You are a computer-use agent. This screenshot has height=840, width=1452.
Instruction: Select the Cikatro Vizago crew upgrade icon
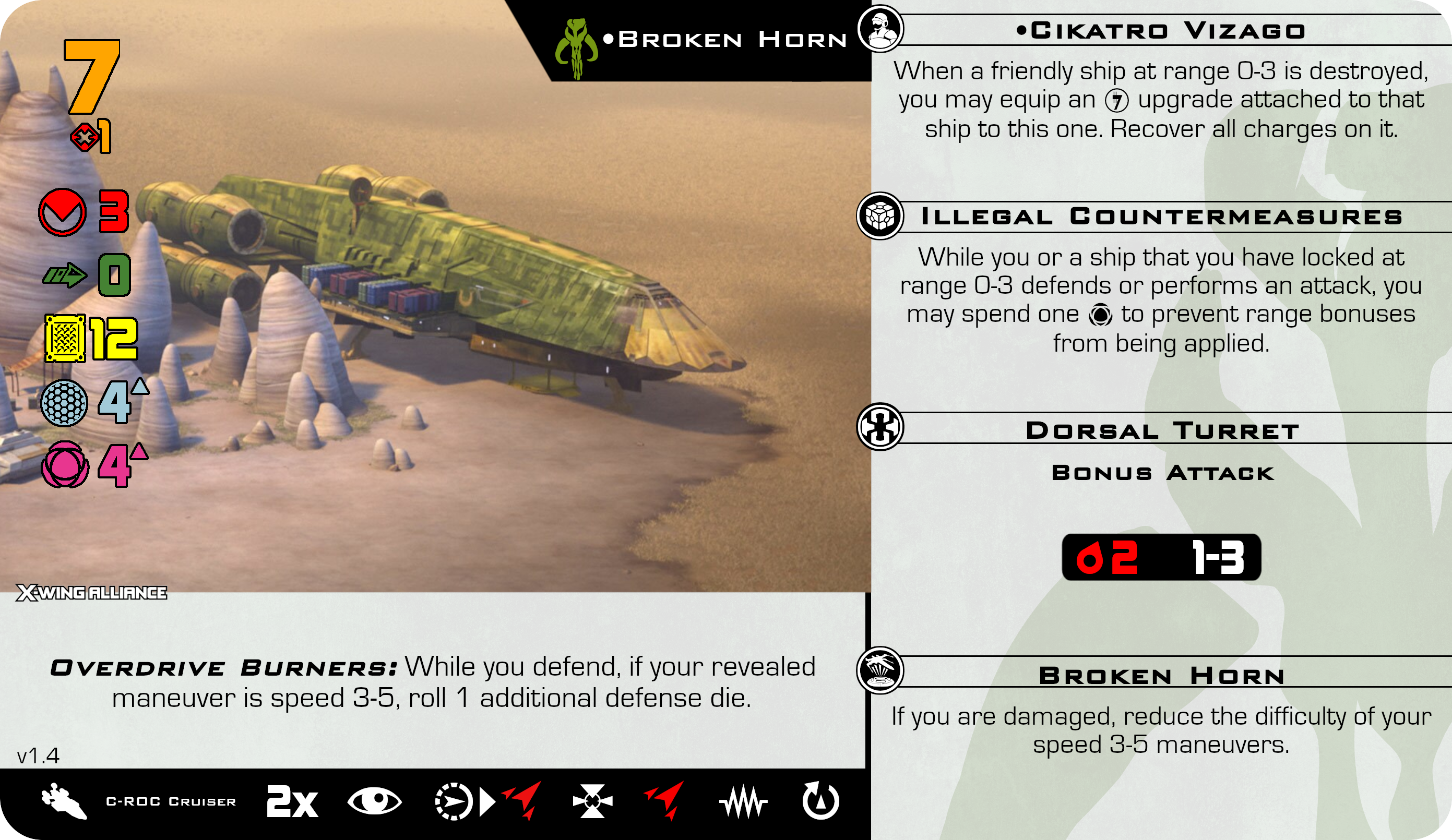pos(880,28)
